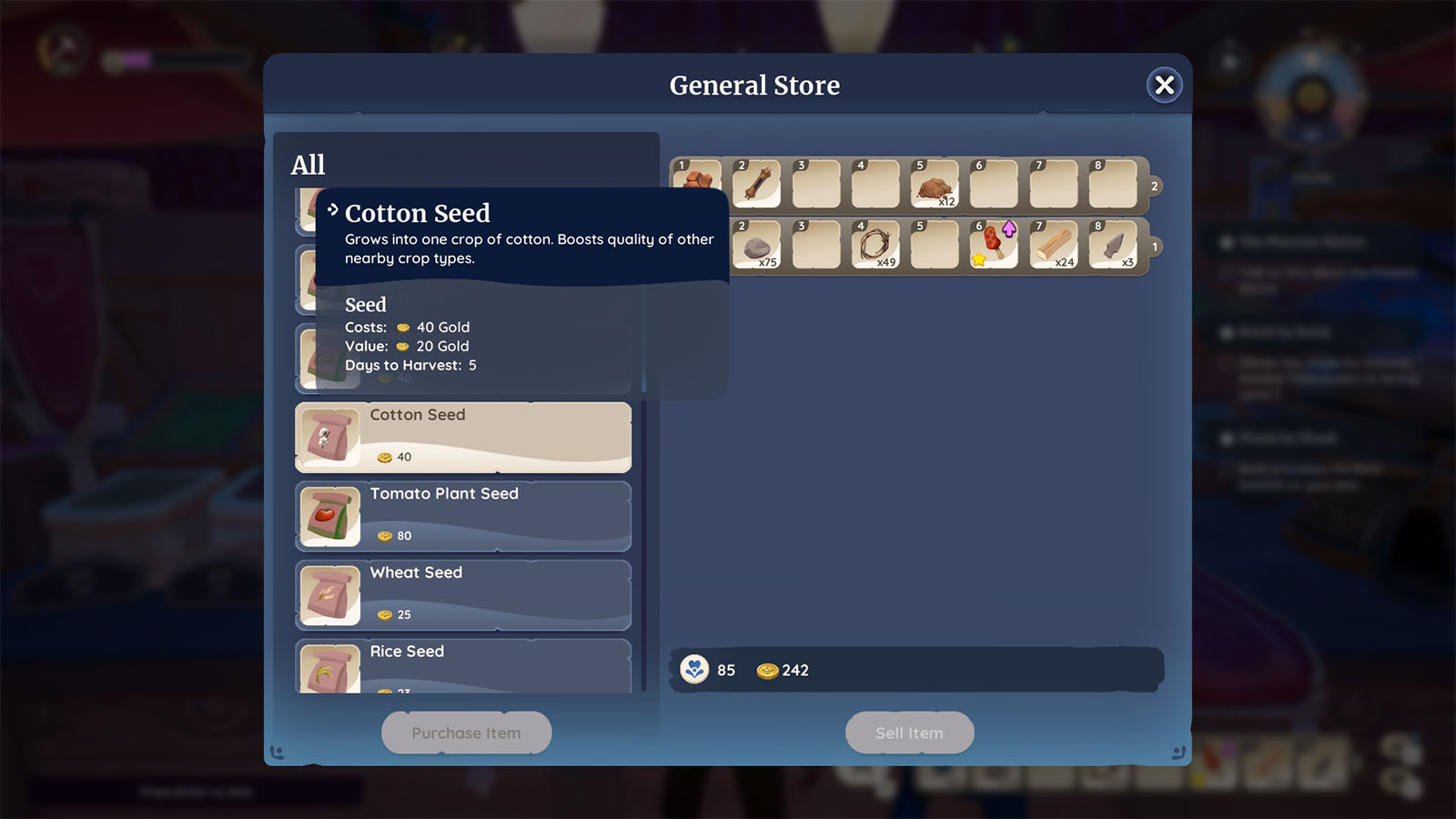Click the heart emblem showing 85
The width and height of the screenshot is (1456, 819).
694,670
